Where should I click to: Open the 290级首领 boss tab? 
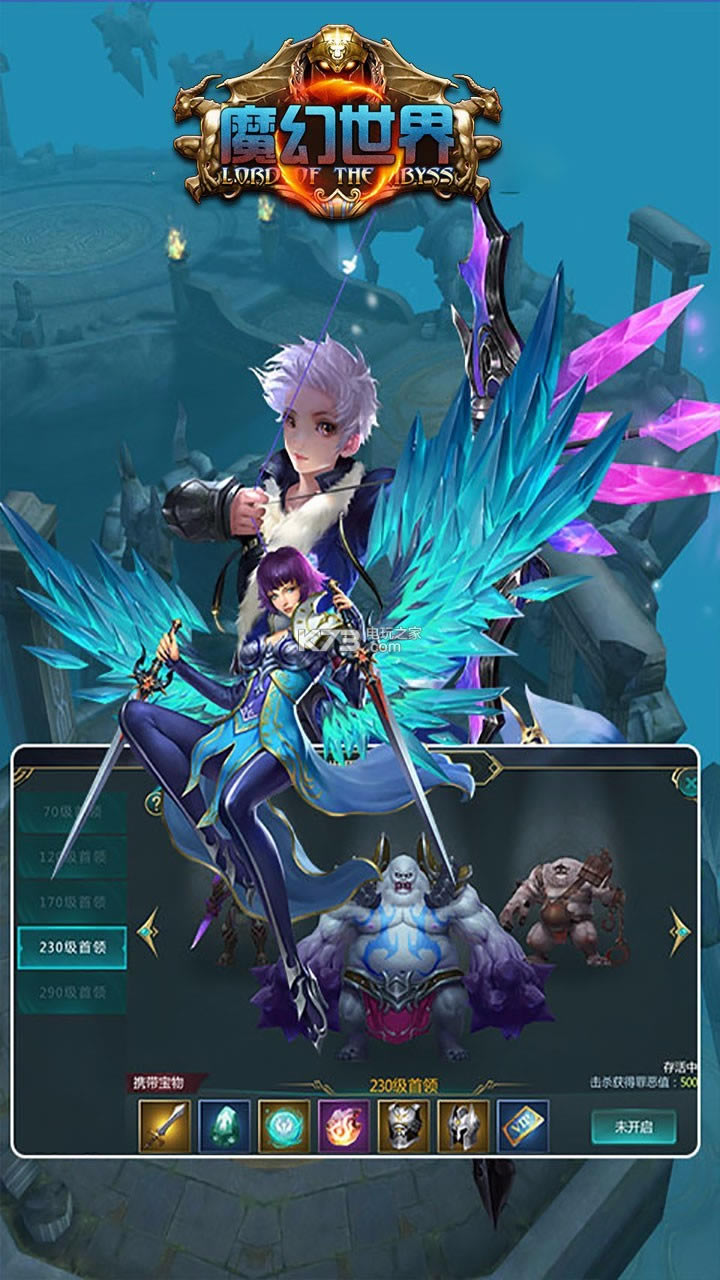(x=72, y=992)
